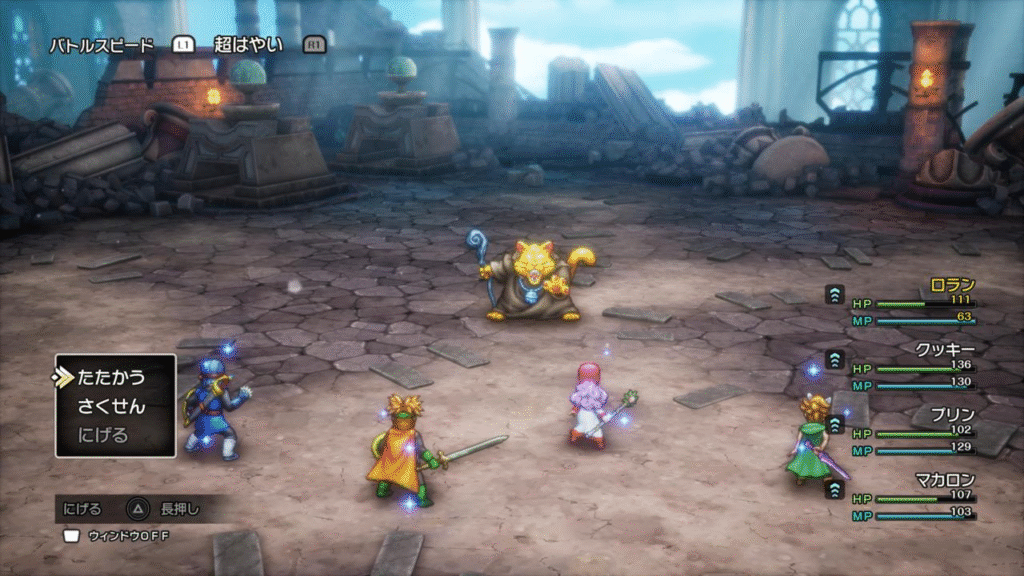Change the 超はやい battle speed setting
The height and width of the screenshot is (576, 1024).
[x=249, y=45]
